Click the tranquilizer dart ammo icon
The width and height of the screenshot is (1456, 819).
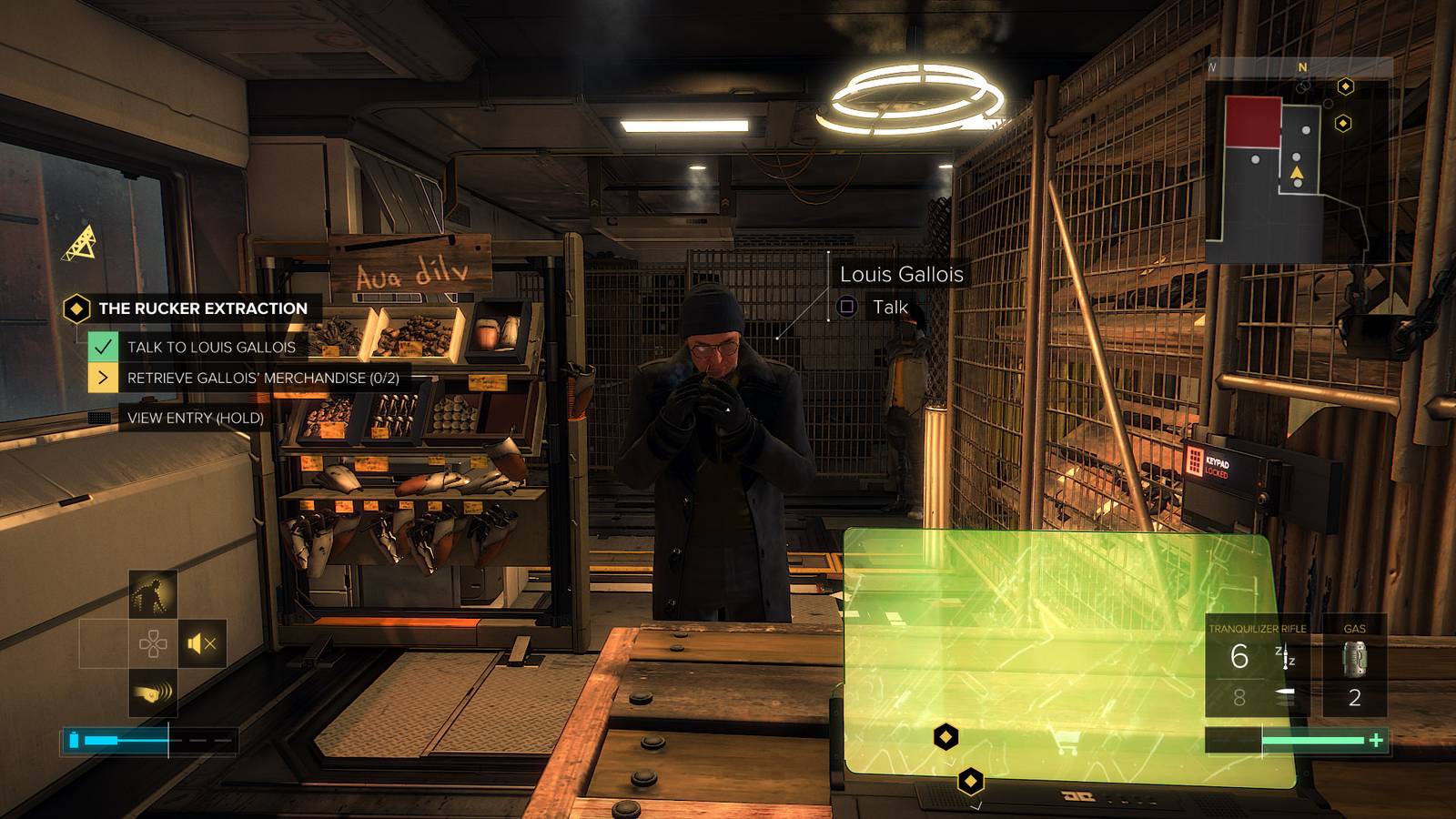click(1285, 656)
